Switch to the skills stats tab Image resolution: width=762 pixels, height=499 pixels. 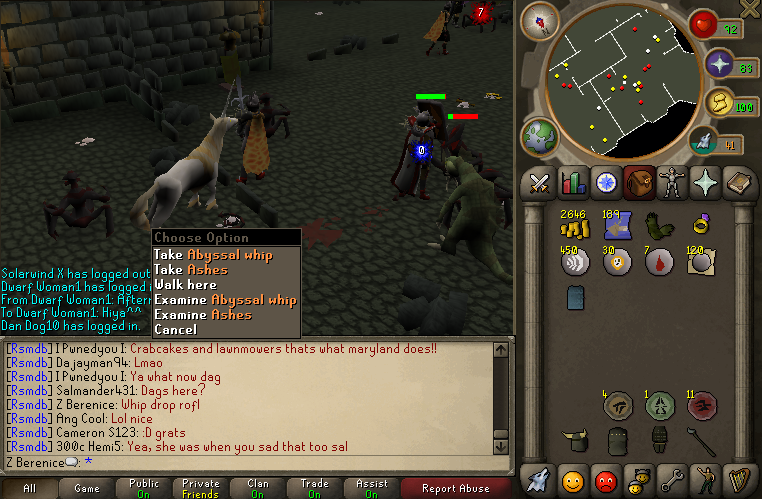573,183
